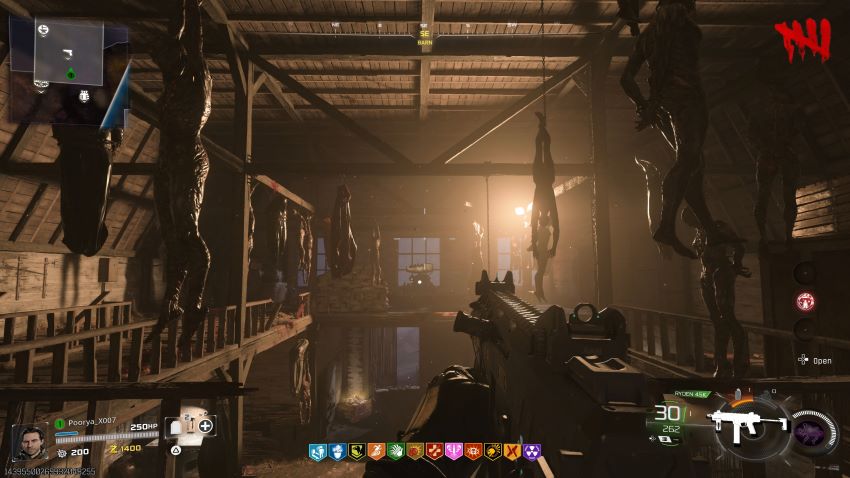Select the red eye Death Perception perk

(473, 452)
